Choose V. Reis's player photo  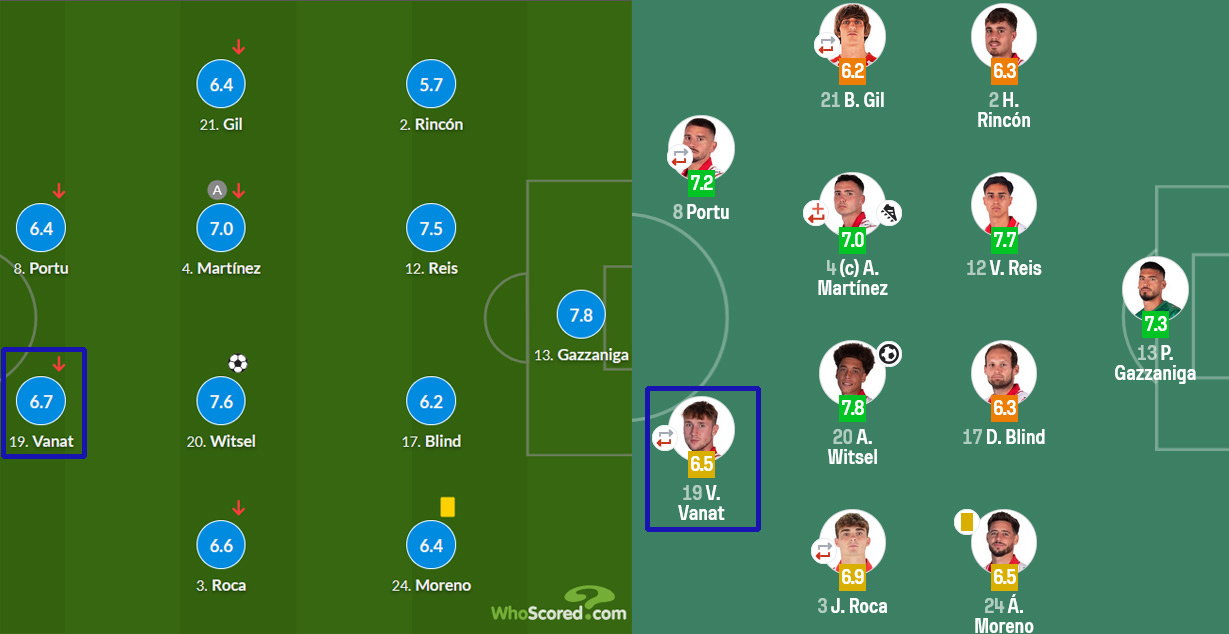coord(1003,206)
